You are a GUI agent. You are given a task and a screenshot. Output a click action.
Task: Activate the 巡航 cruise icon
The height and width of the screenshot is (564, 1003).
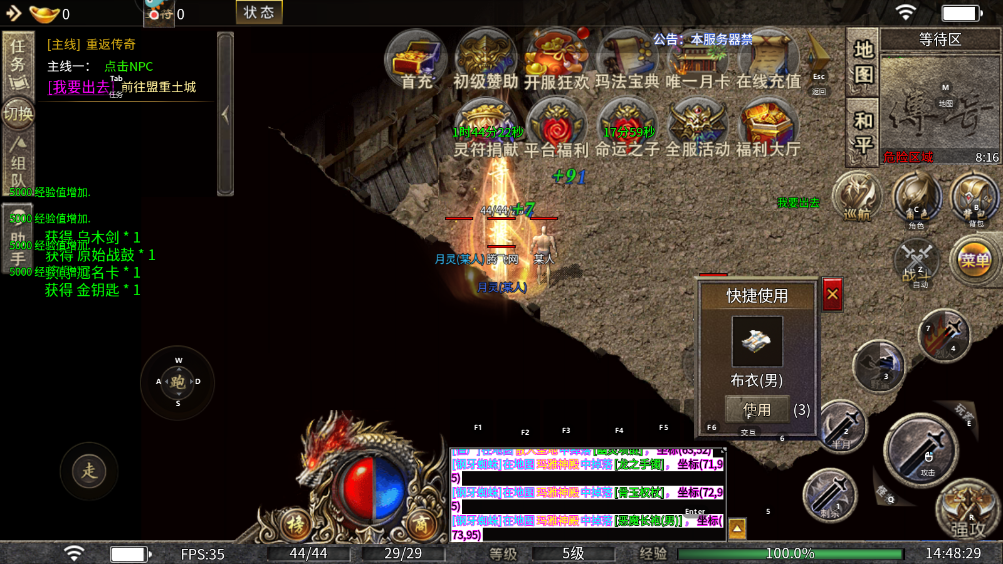pyautogui.click(x=856, y=195)
